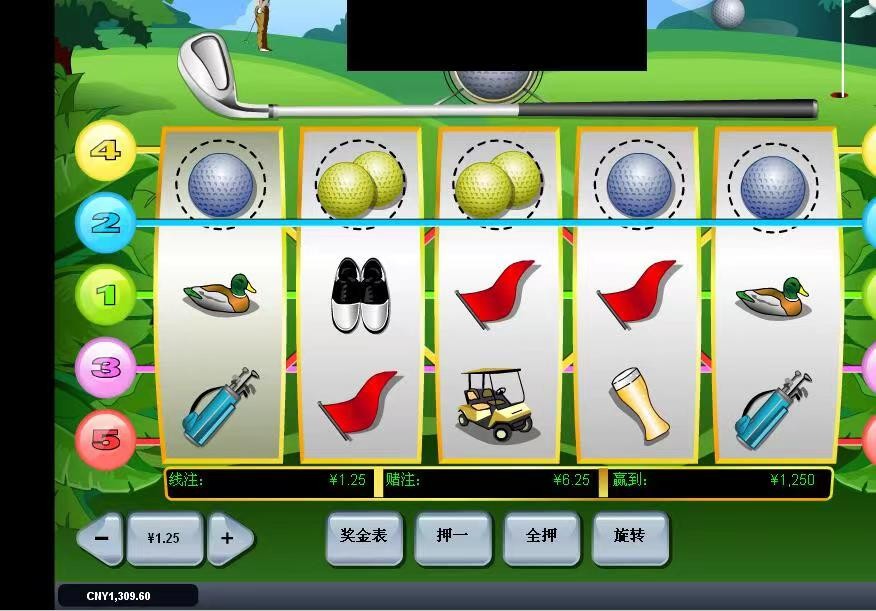Decrease the line bet with the minus button
Viewport: 876px width, 611px height.
pos(100,538)
